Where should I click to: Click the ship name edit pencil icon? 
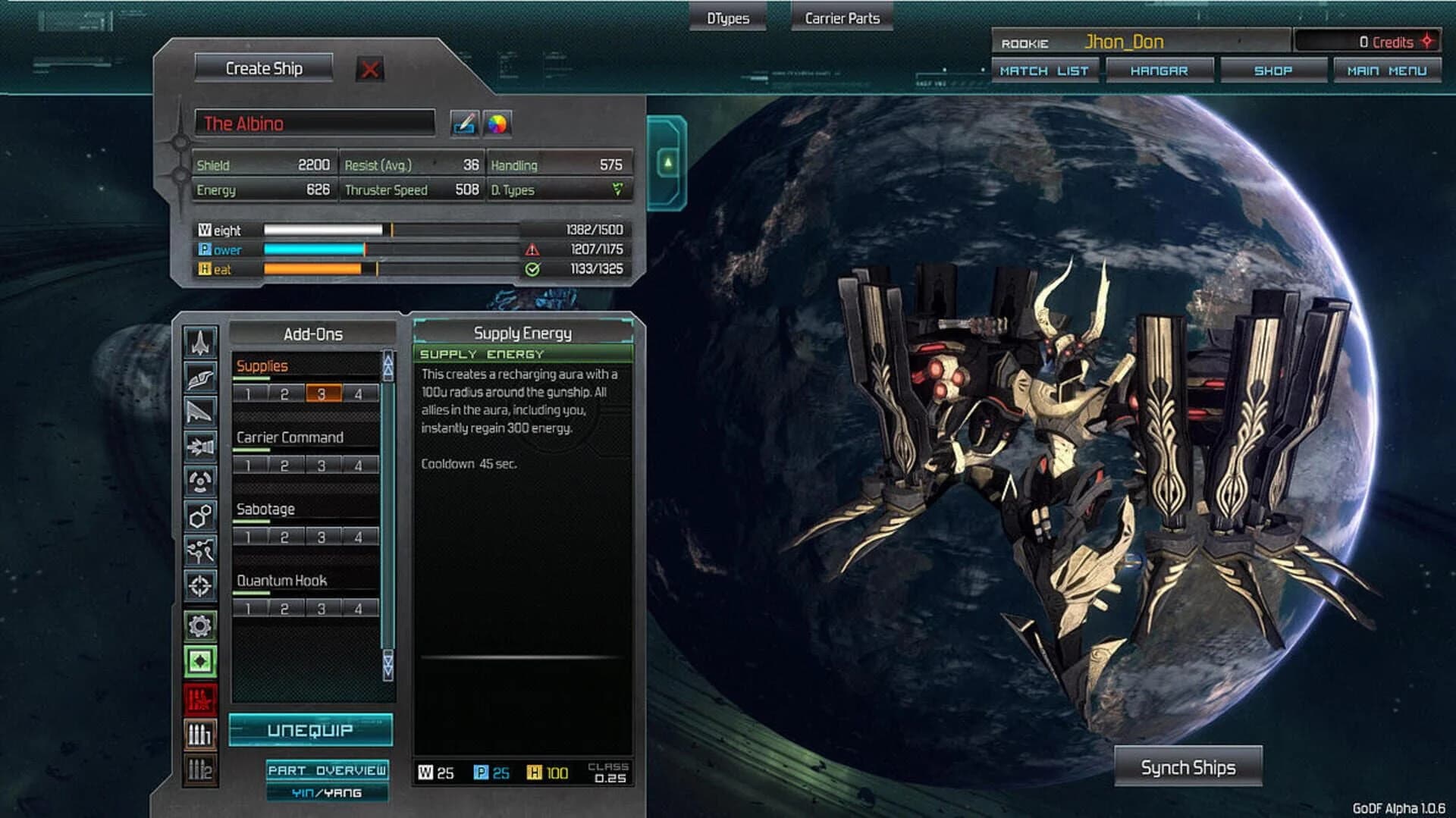point(465,123)
